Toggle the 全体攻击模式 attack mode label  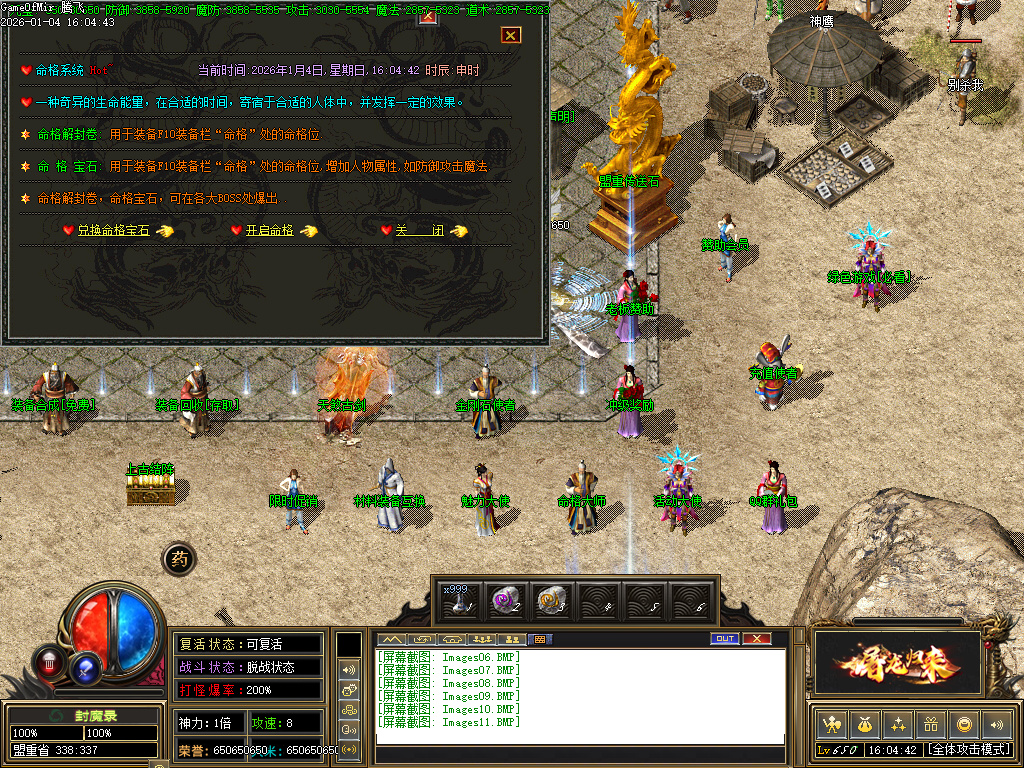click(x=968, y=749)
